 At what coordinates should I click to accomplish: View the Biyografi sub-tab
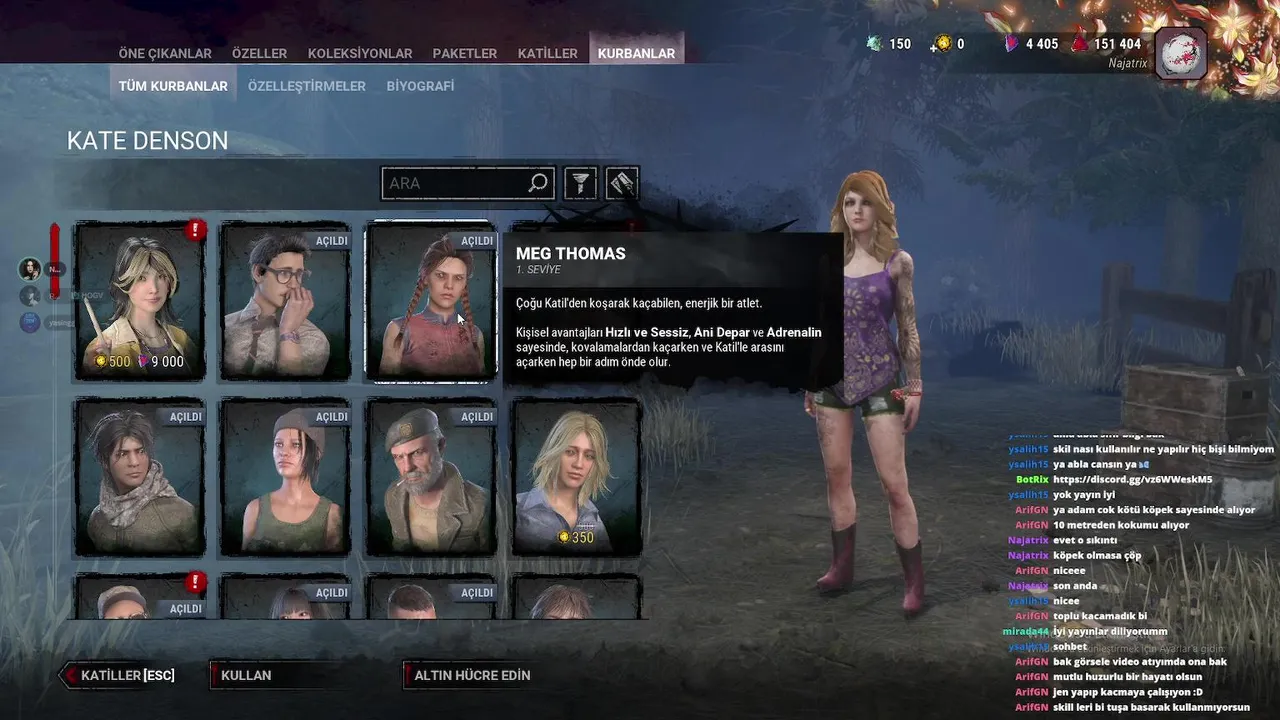420,86
